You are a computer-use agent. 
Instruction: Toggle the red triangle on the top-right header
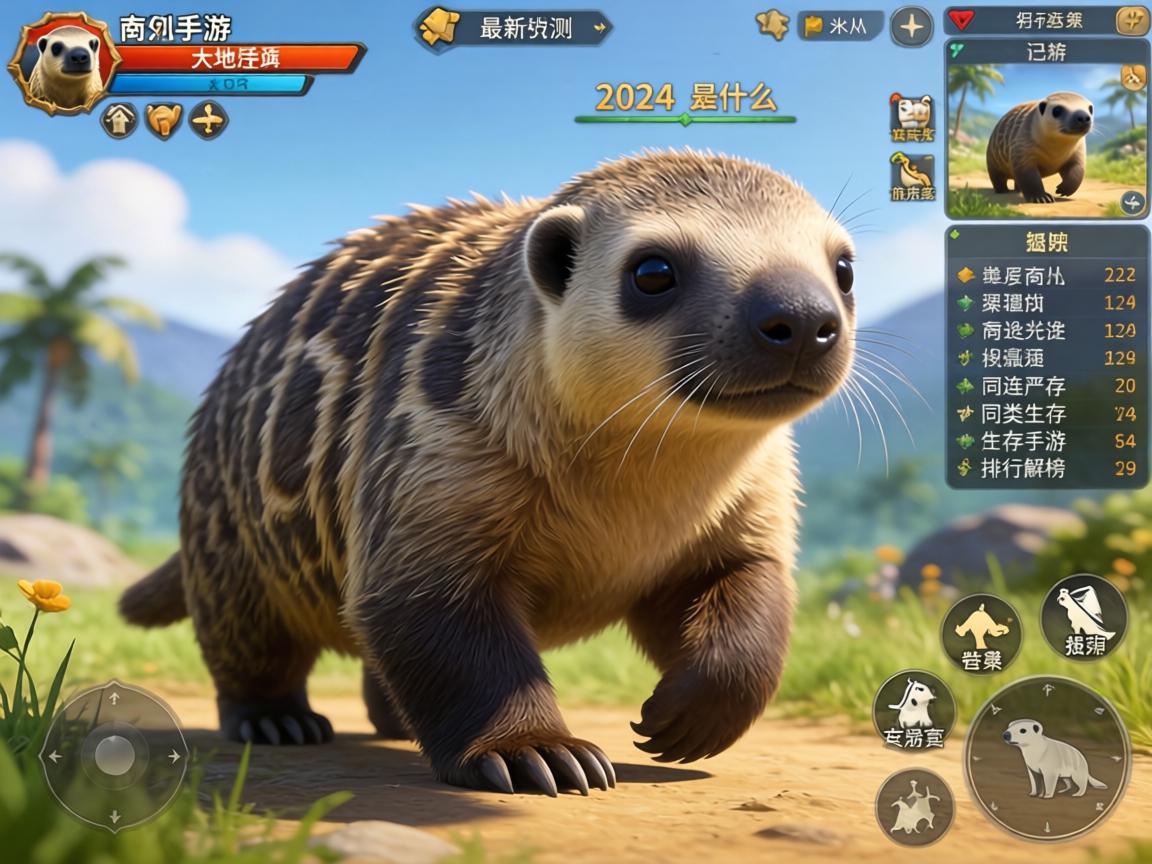click(960, 20)
